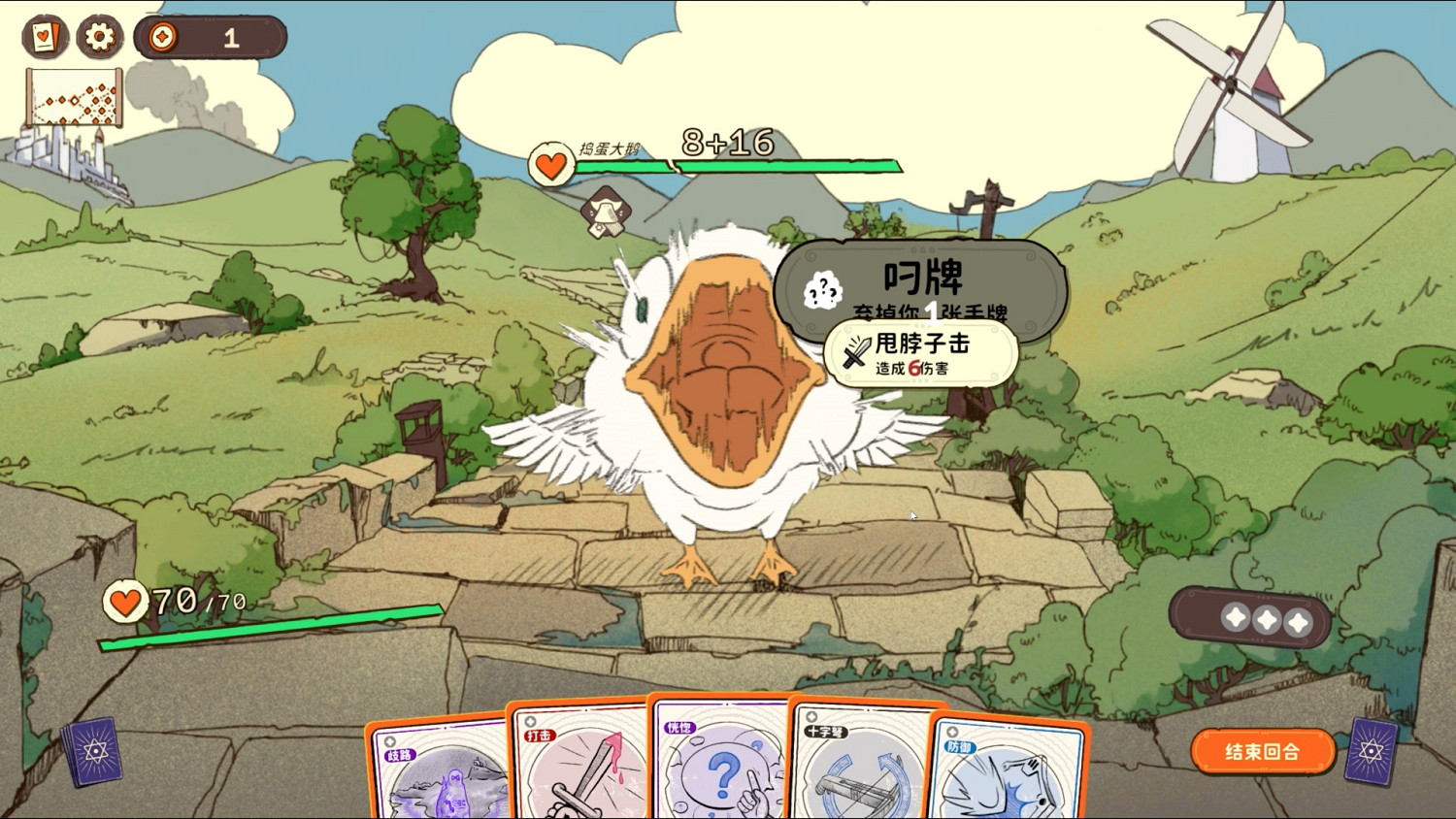
Task: Click the sword icon beside 甩脖子击
Action: click(854, 353)
